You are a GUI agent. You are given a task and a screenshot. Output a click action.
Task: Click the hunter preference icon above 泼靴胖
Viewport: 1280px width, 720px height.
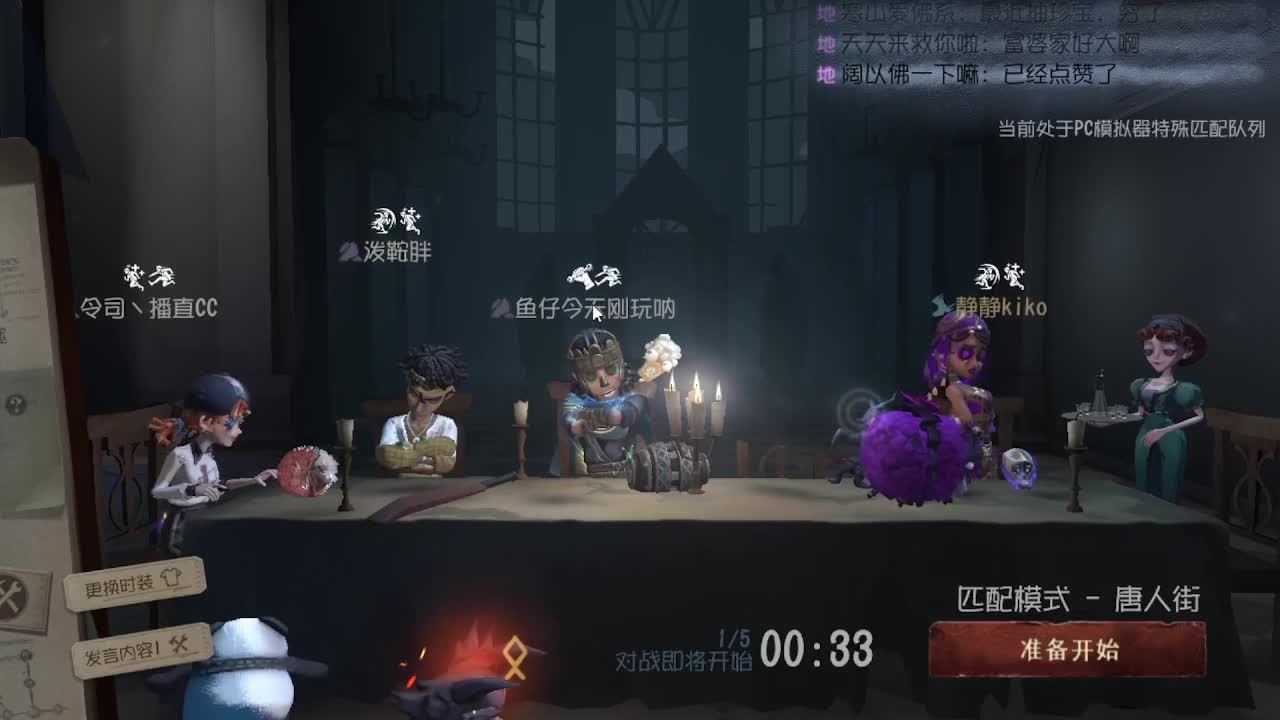[383, 218]
